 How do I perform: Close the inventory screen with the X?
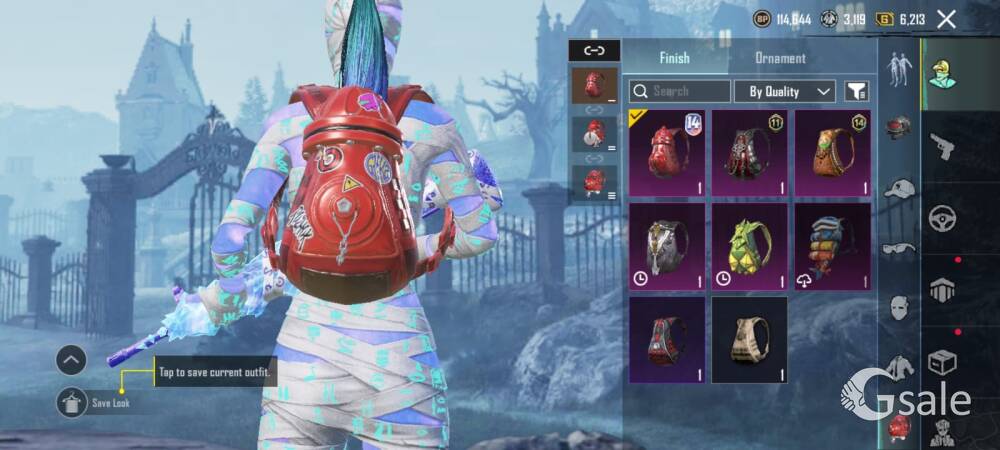946,18
